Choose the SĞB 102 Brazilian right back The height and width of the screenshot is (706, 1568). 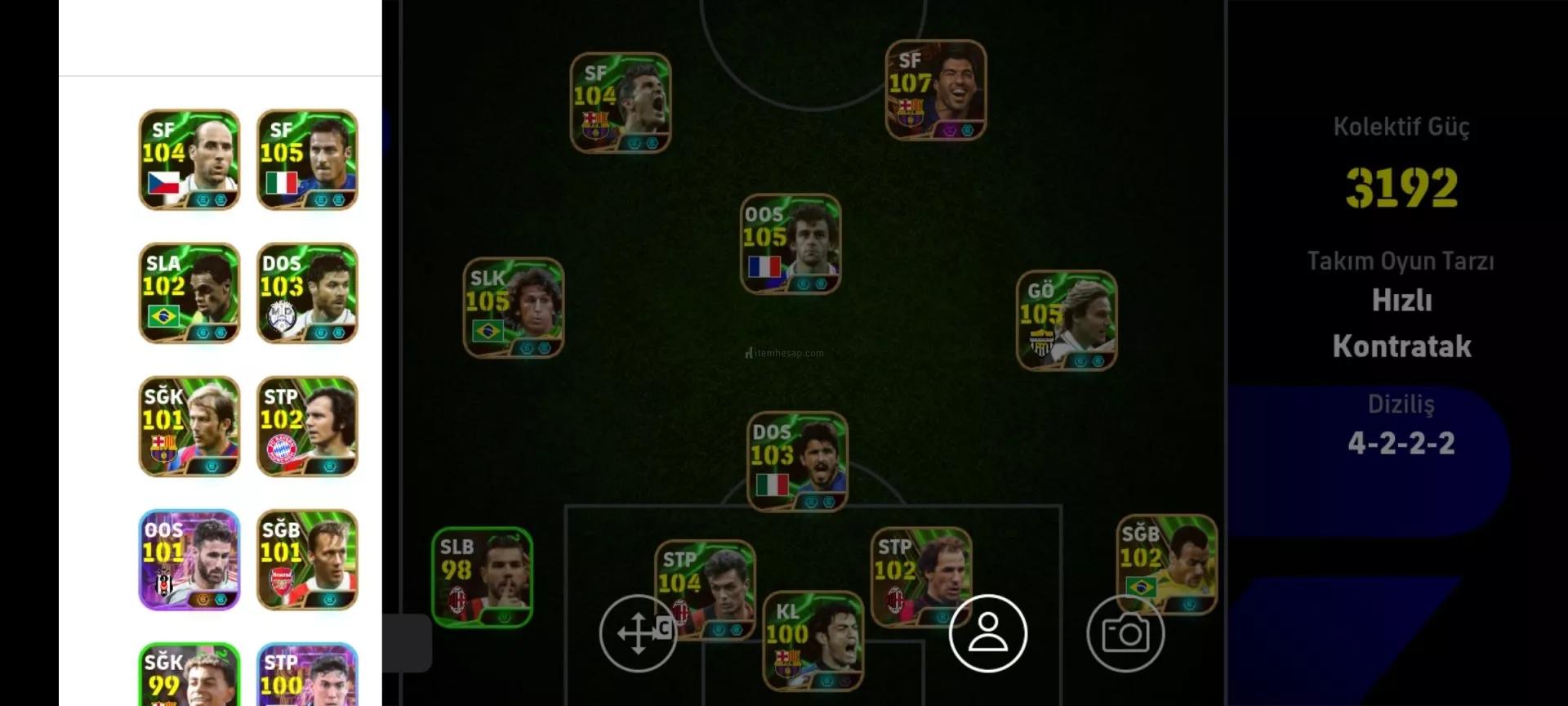pos(1167,564)
